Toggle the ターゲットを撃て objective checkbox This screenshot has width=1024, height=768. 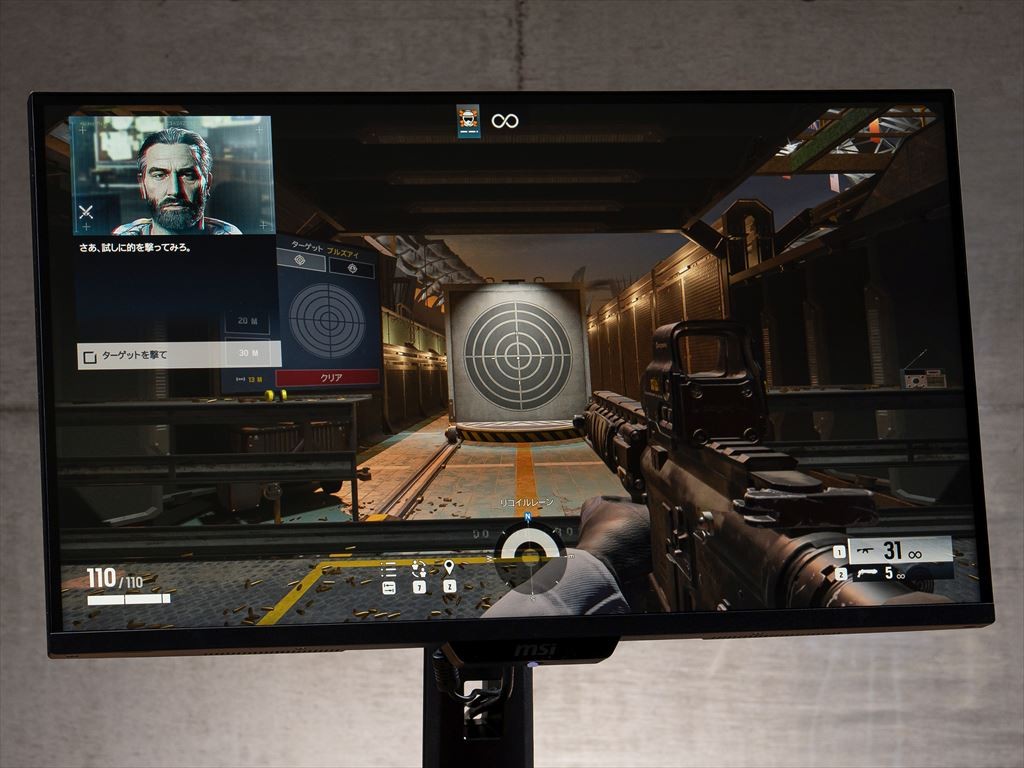point(90,356)
